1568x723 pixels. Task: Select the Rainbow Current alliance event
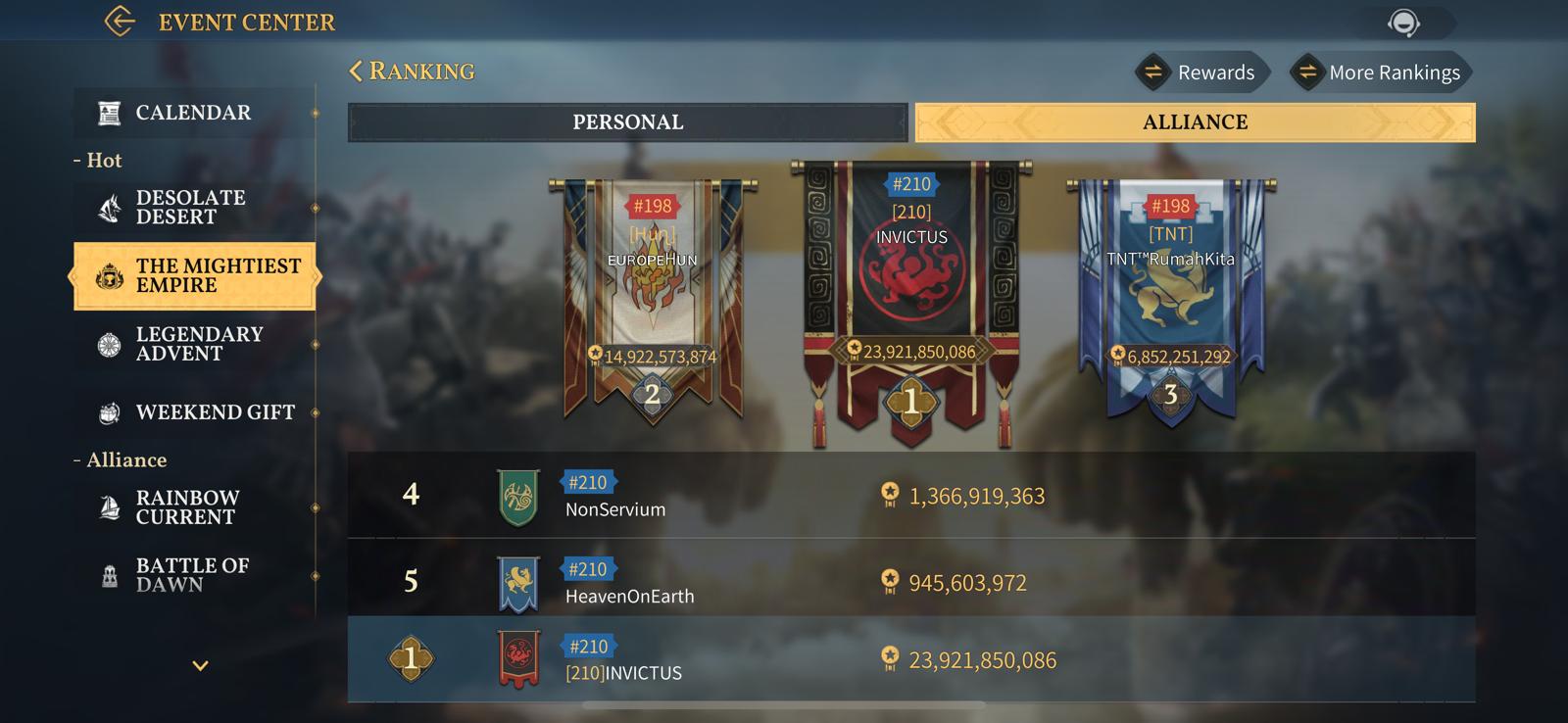click(194, 507)
